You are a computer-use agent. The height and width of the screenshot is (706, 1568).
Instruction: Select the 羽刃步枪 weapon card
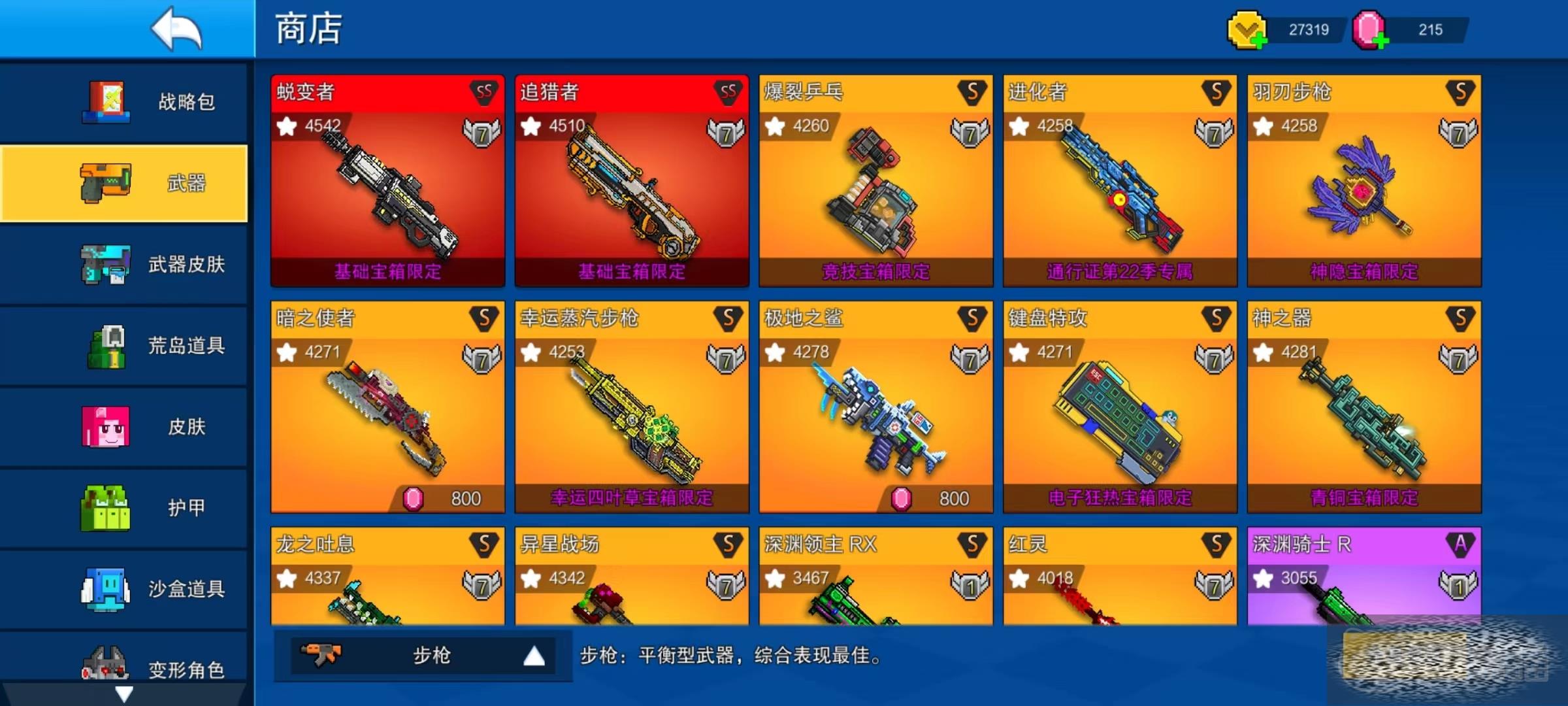tap(1364, 181)
